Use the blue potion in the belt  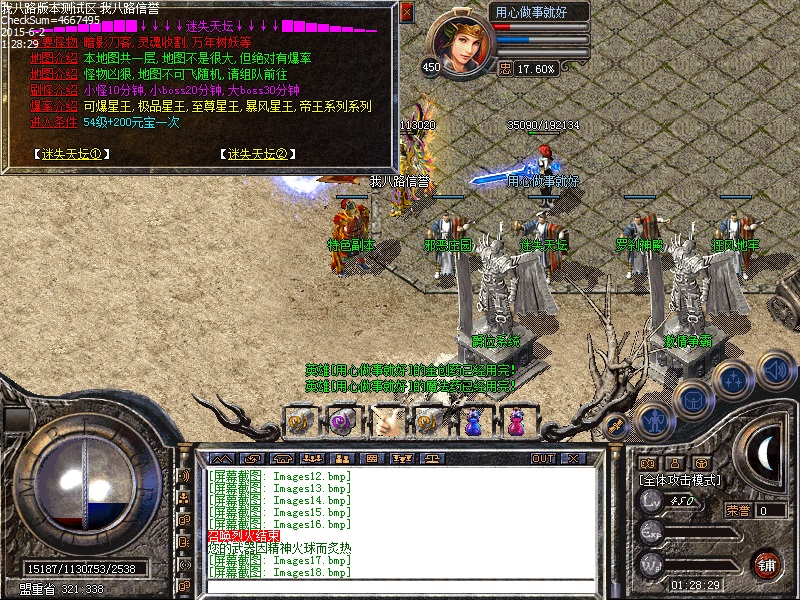[473, 421]
